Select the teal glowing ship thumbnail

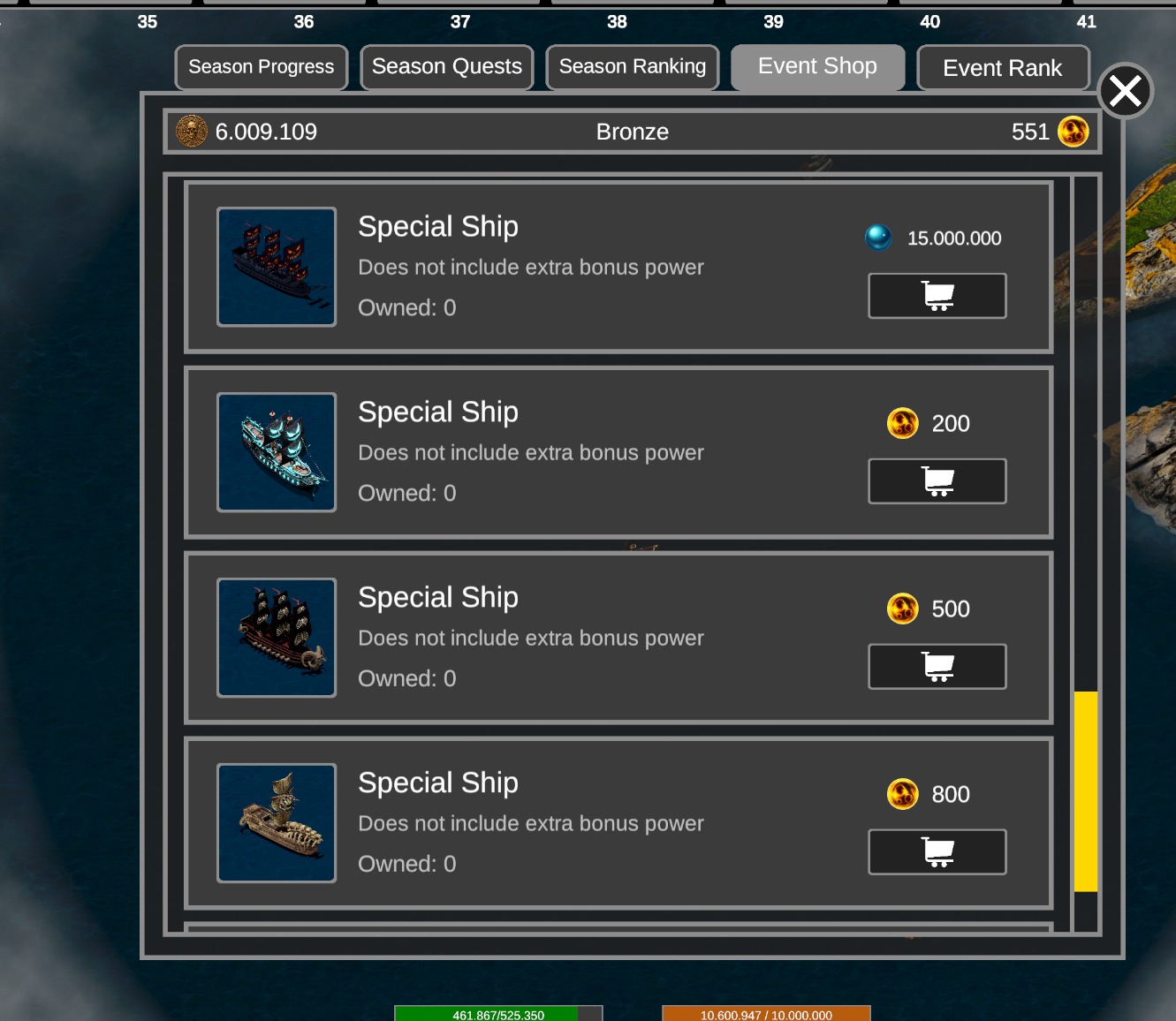277,452
